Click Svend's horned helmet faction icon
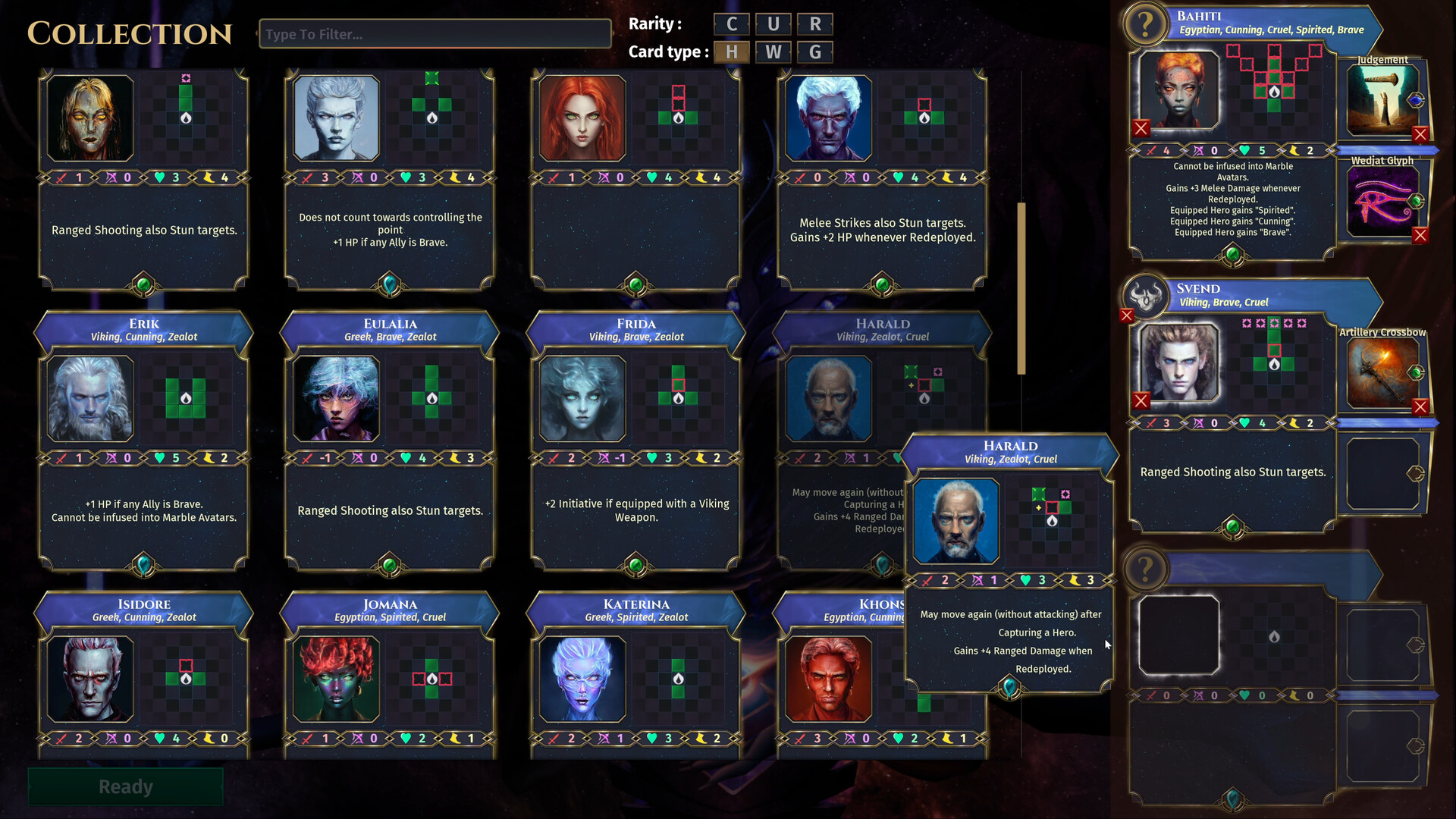This screenshot has height=819, width=1456. coord(1145,297)
